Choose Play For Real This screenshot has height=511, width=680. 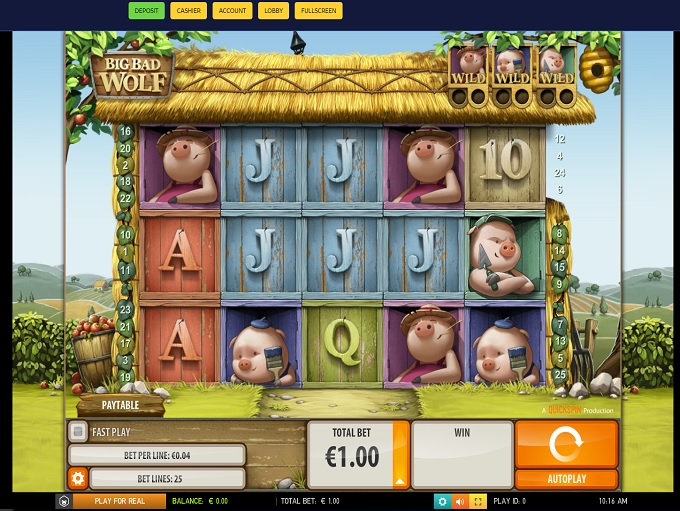point(119,501)
